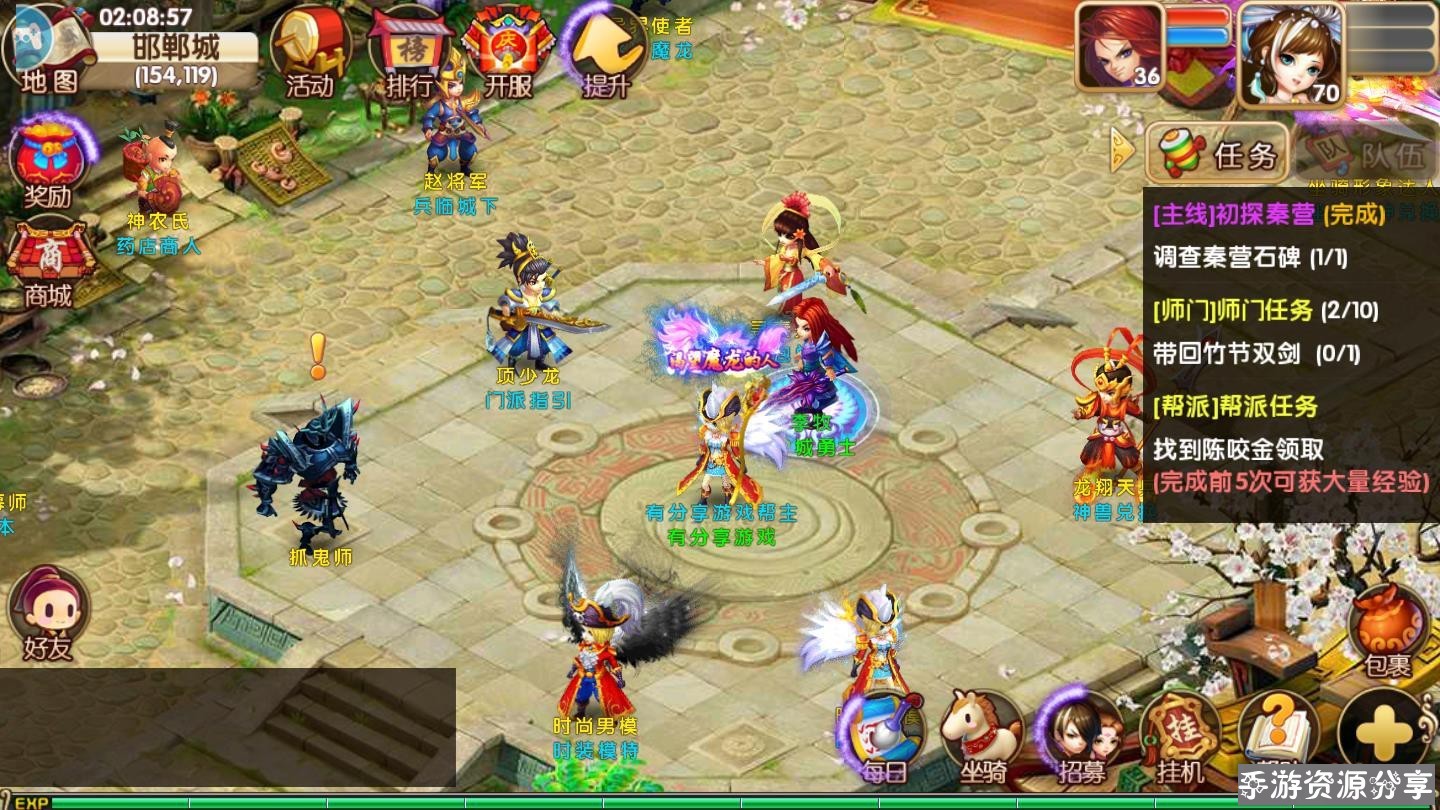
Task: Select the level 36 red-haired character portrait
Action: pyautogui.click(x=1120, y=47)
